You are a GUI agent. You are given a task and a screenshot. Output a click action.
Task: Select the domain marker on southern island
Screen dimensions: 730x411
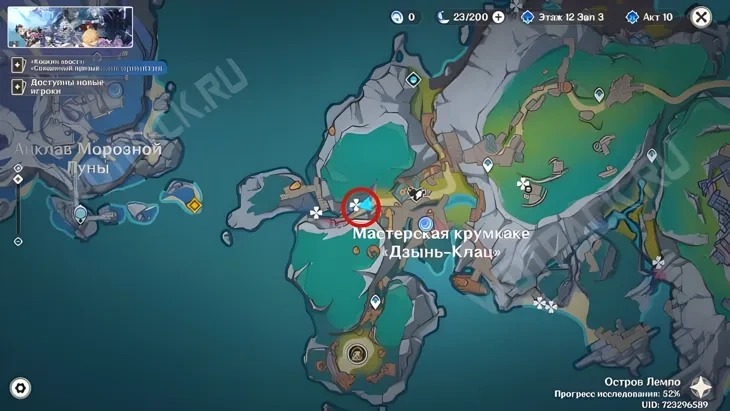[357, 352]
